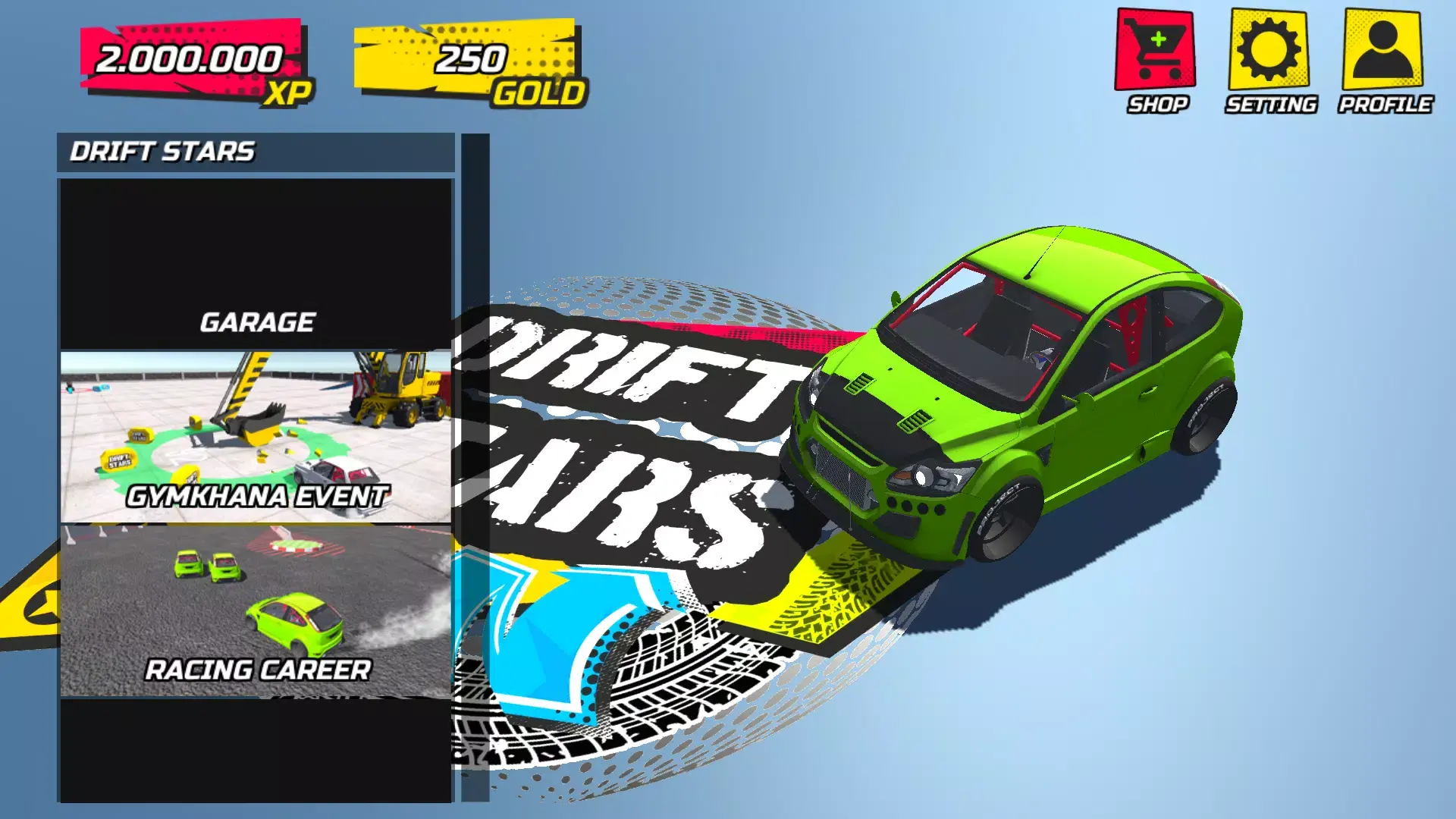The image size is (1456, 819).
Task: Start the Racing Career mode
Action: pos(256,610)
